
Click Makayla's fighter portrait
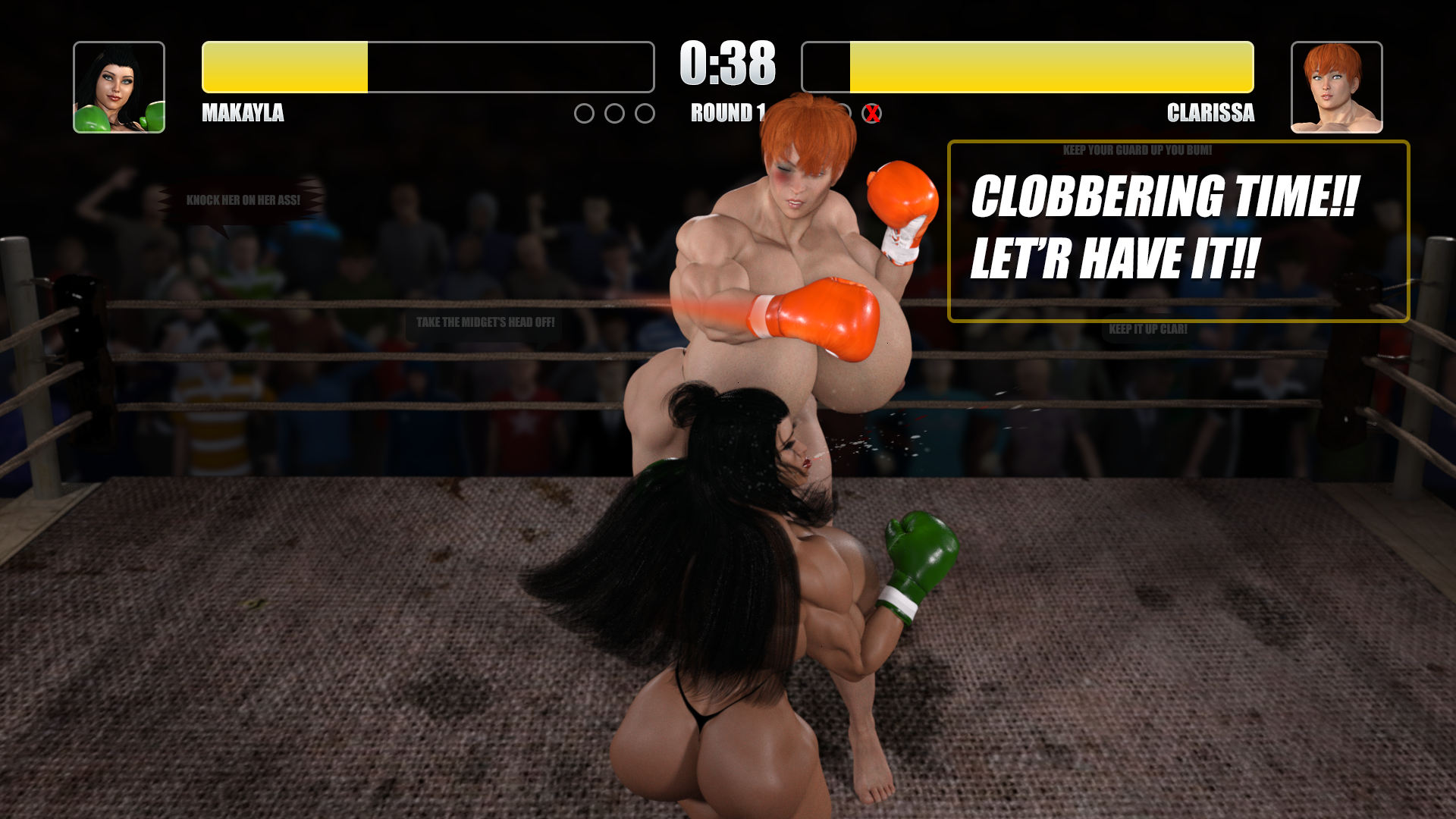tap(119, 87)
